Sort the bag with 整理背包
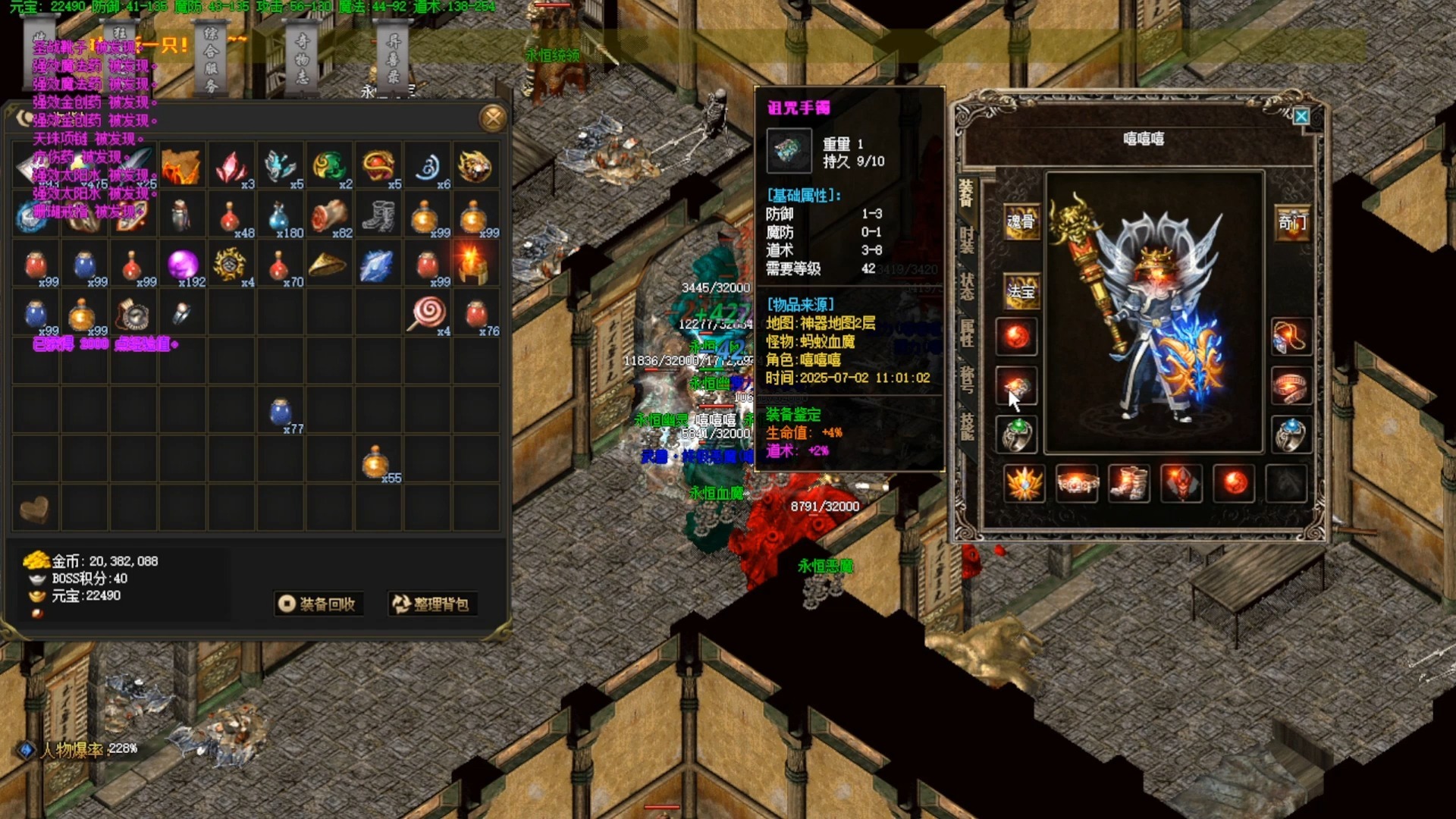 [x=431, y=604]
